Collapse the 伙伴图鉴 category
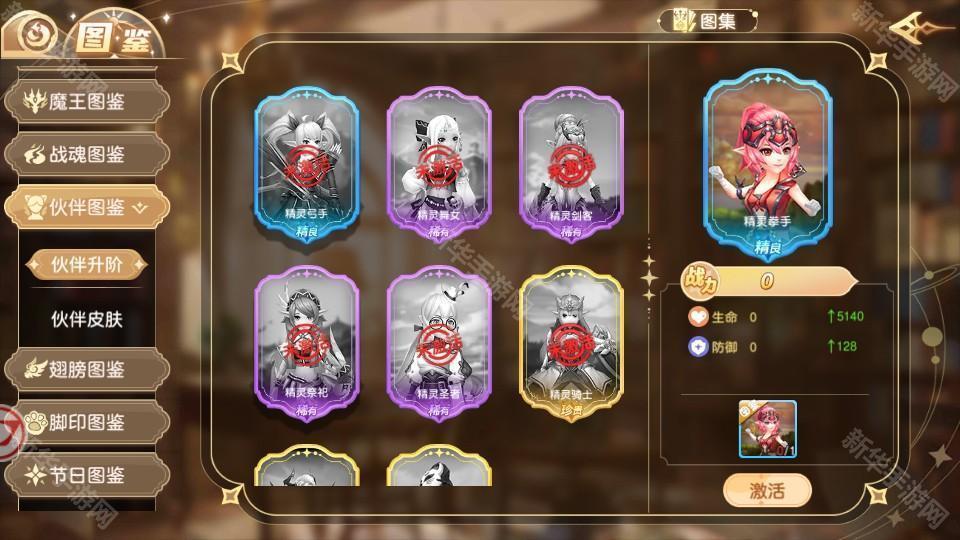The height and width of the screenshot is (540, 960). 85,207
